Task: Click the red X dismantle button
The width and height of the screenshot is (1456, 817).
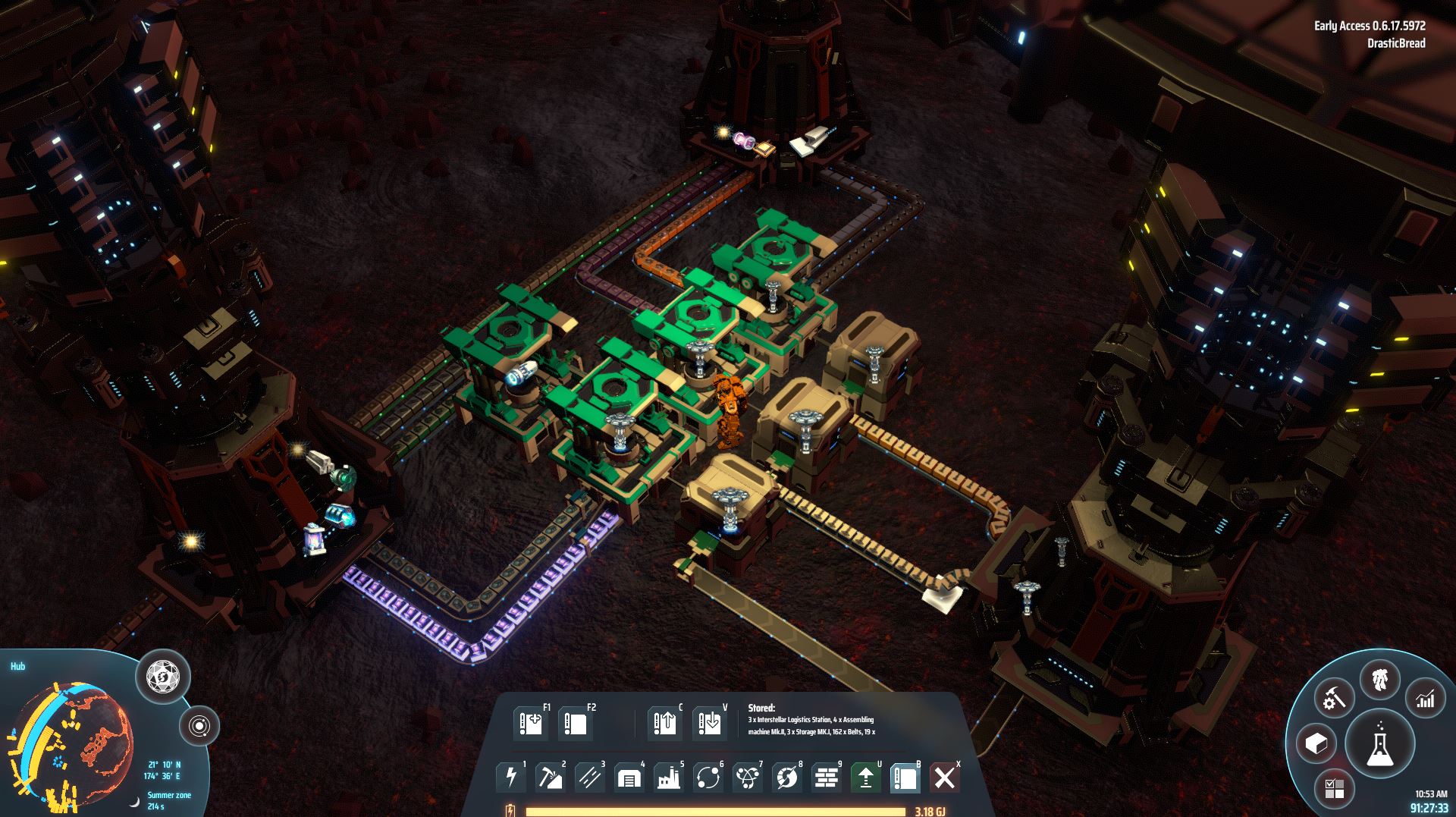Action: (945, 778)
